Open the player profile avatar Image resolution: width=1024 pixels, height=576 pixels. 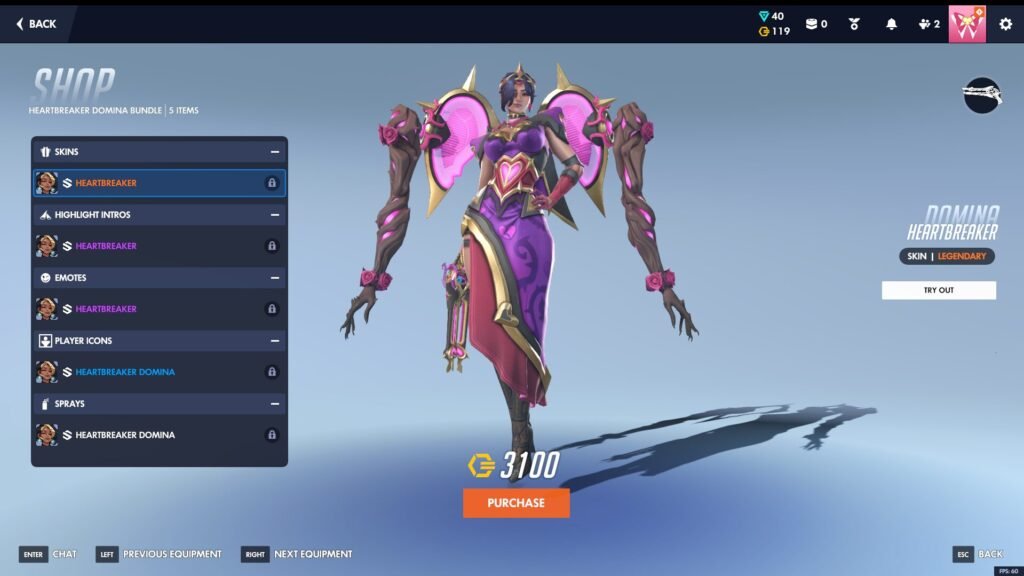point(967,23)
